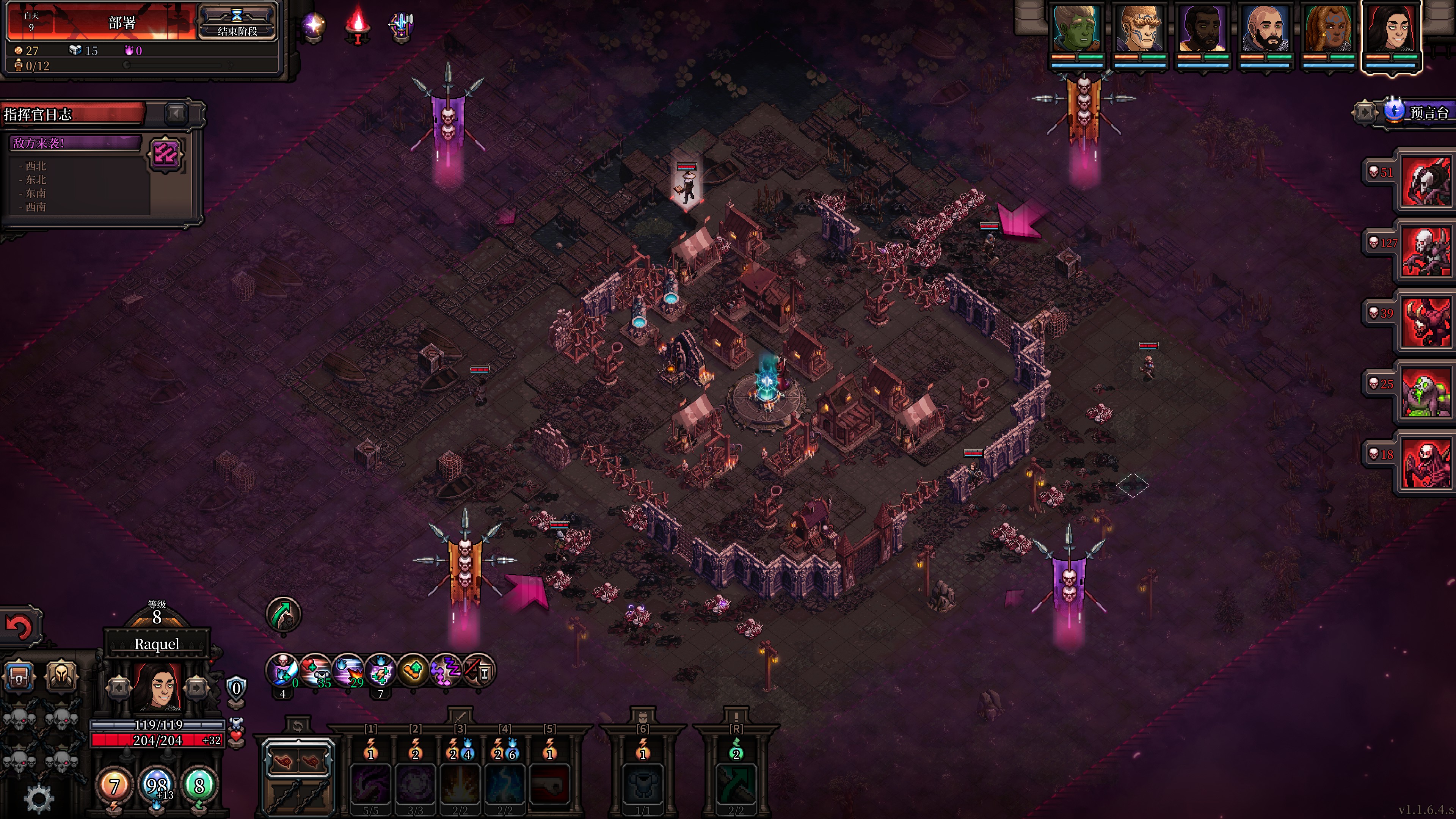
Task: Activate the skill in slot [1]
Action: point(371,783)
